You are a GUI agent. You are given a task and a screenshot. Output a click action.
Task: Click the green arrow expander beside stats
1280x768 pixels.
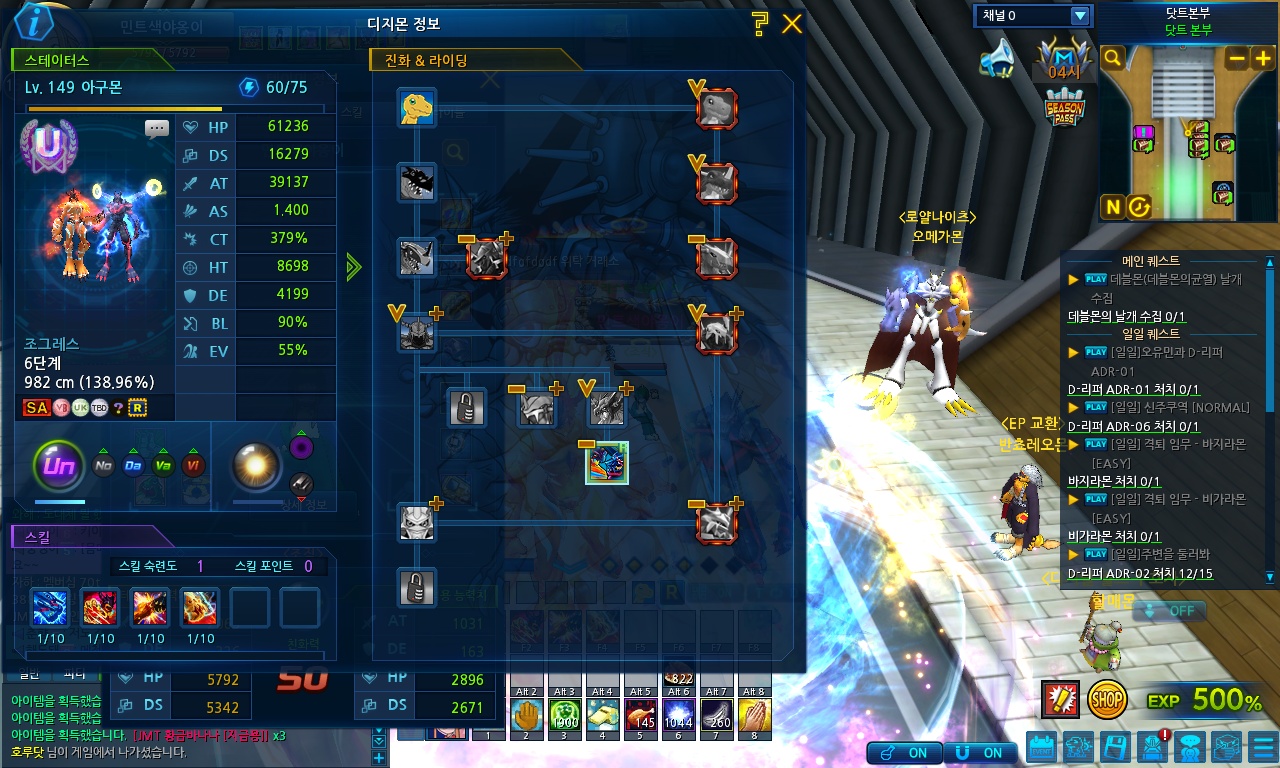point(353,267)
